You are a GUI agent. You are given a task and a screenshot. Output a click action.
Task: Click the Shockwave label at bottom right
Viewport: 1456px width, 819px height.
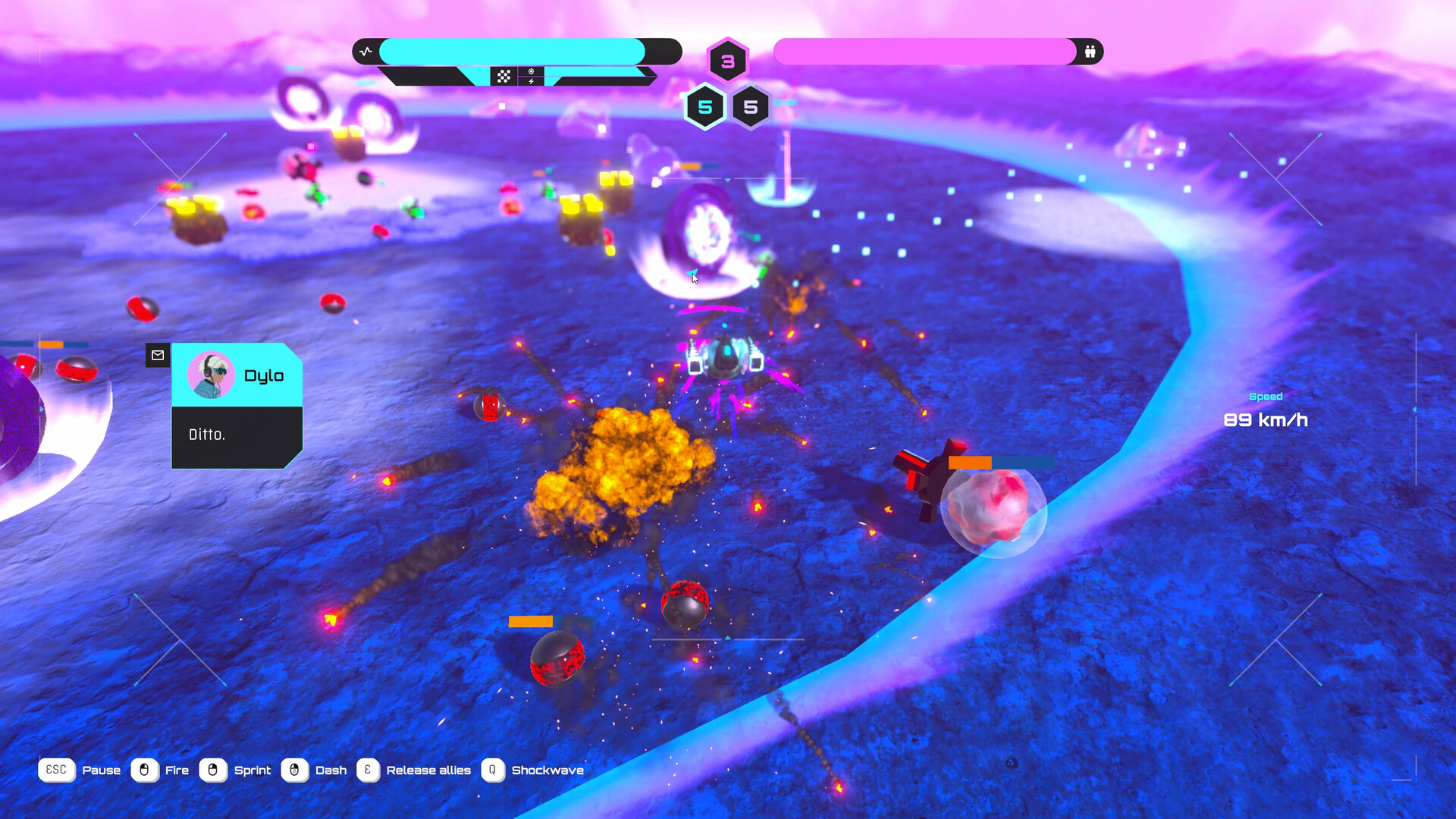click(x=548, y=770)
